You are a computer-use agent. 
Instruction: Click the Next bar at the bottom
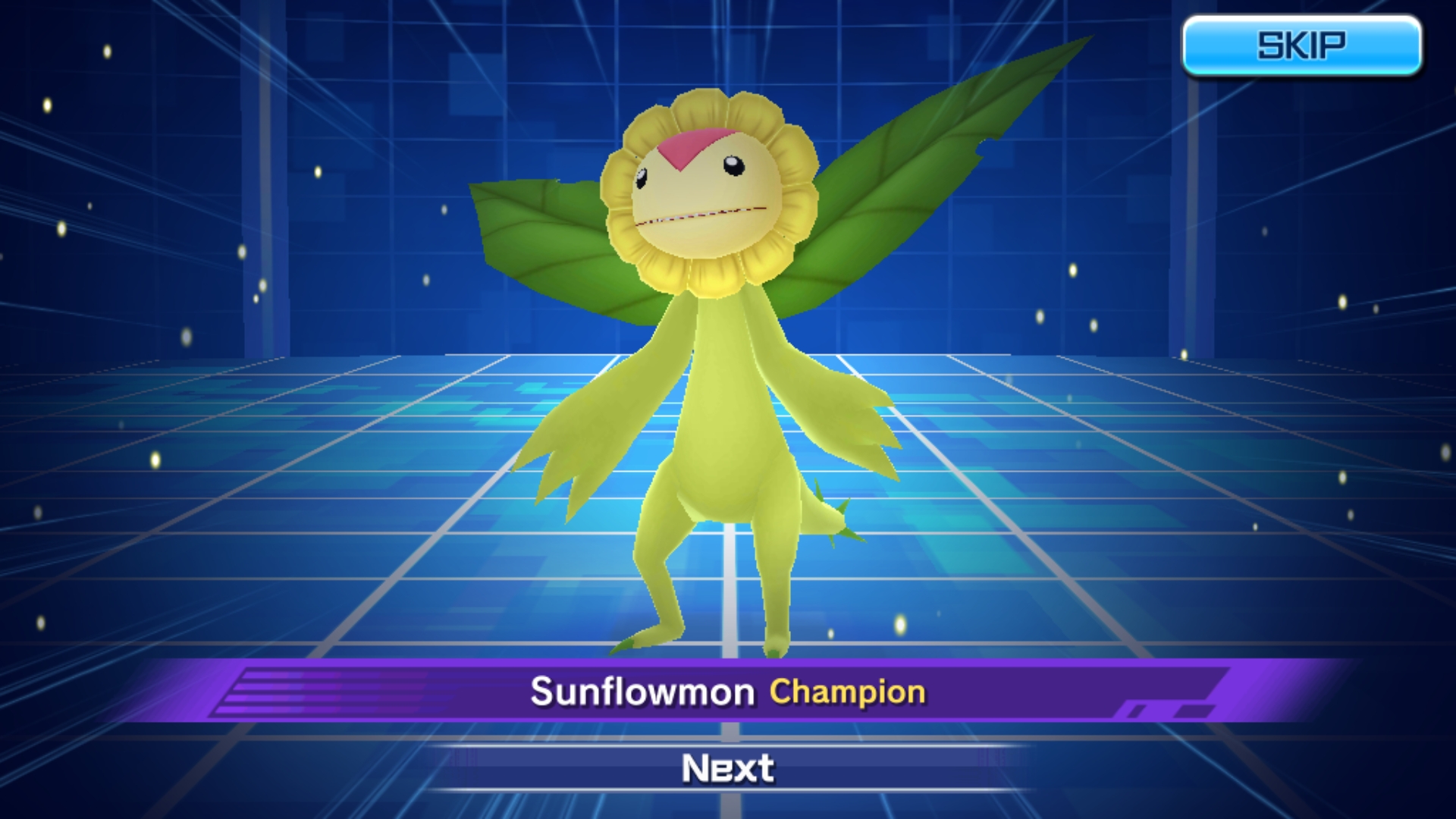pos(726,768)
